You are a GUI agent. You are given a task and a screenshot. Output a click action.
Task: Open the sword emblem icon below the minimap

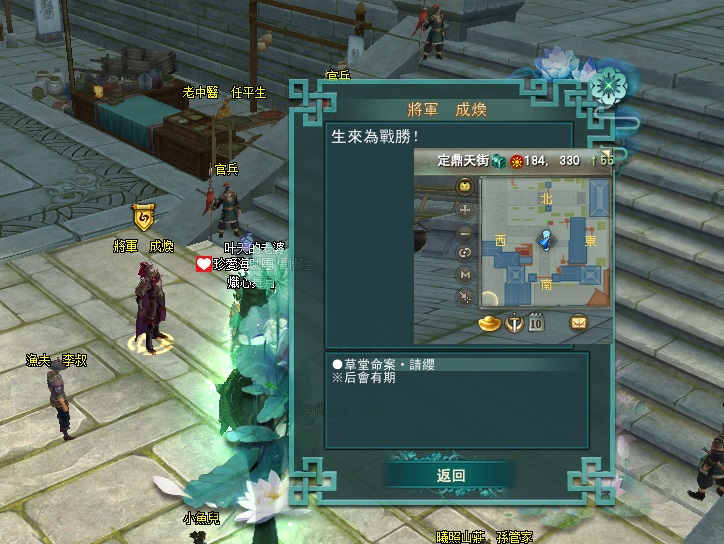point(515,322)
